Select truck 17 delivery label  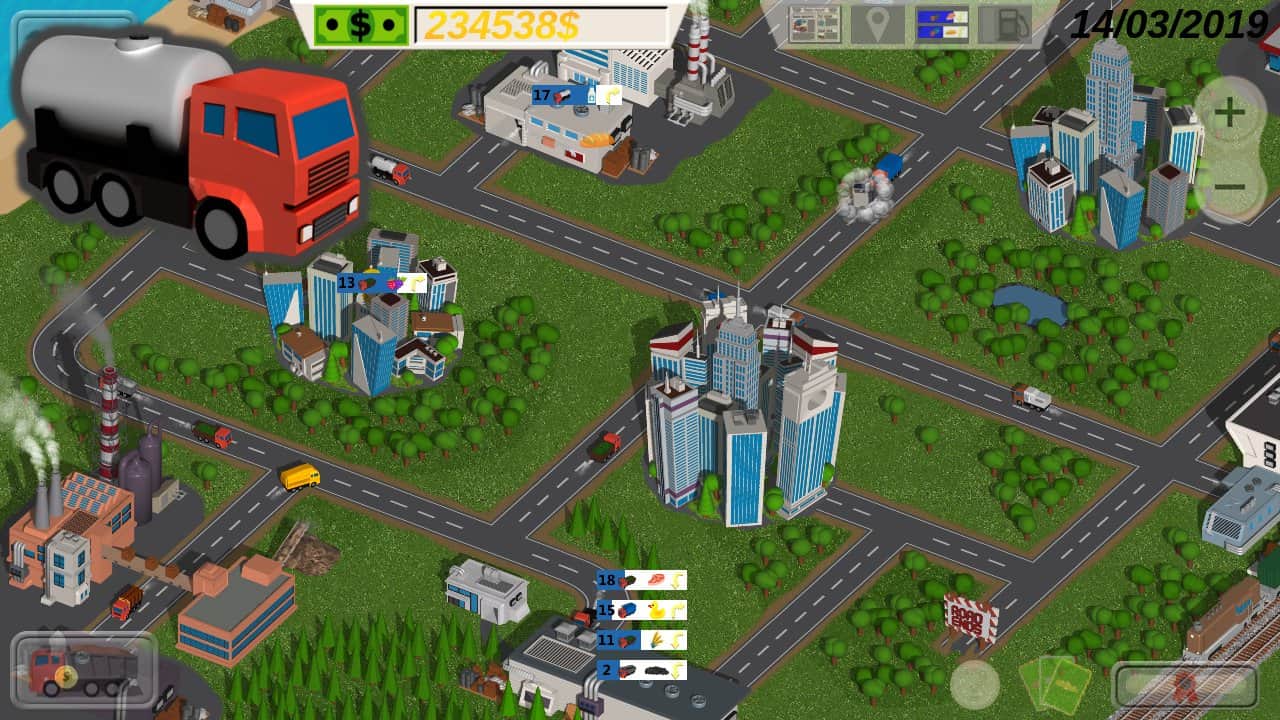click(x=576, y=96)
